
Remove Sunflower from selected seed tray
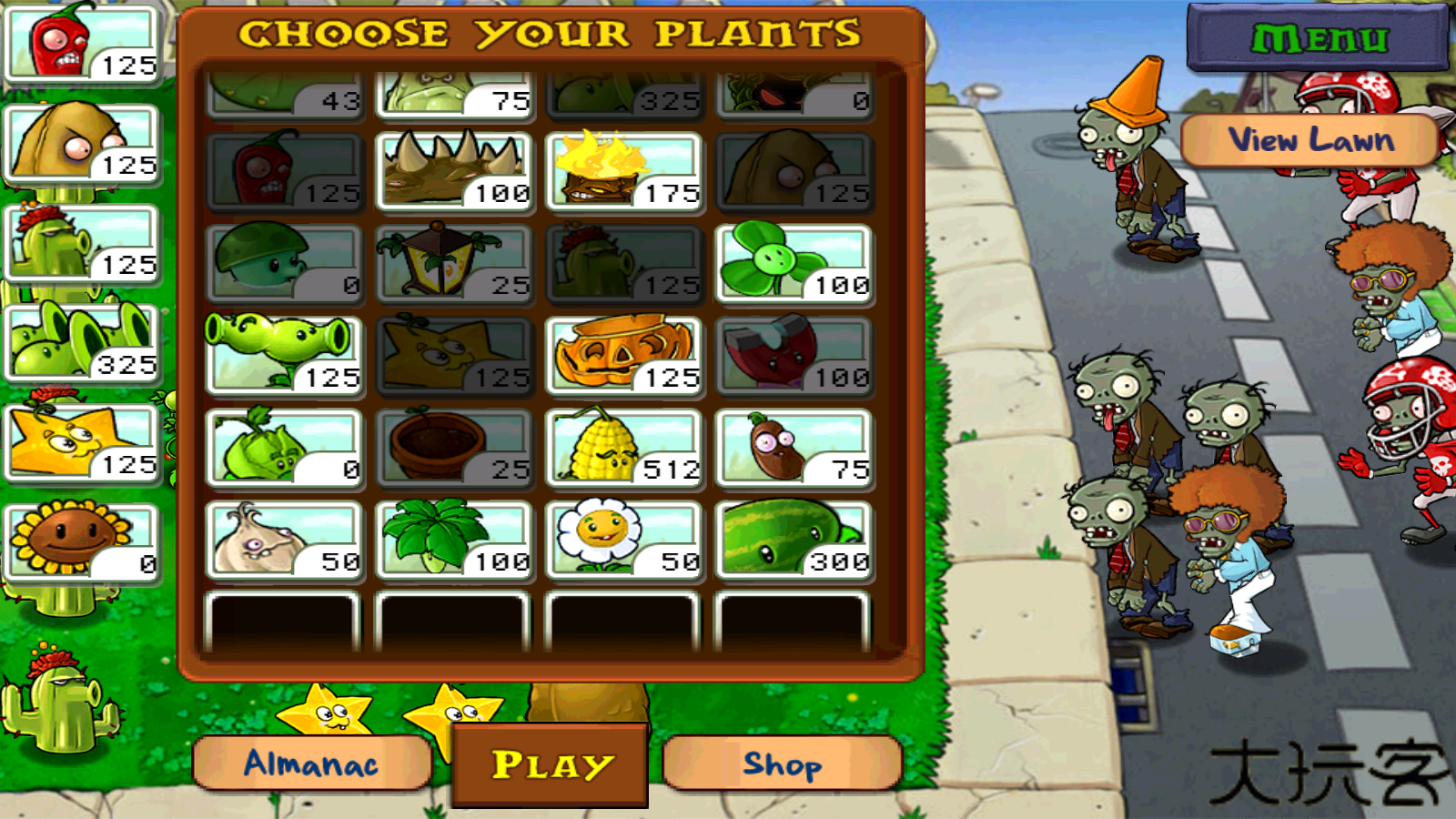pos(82,541)
